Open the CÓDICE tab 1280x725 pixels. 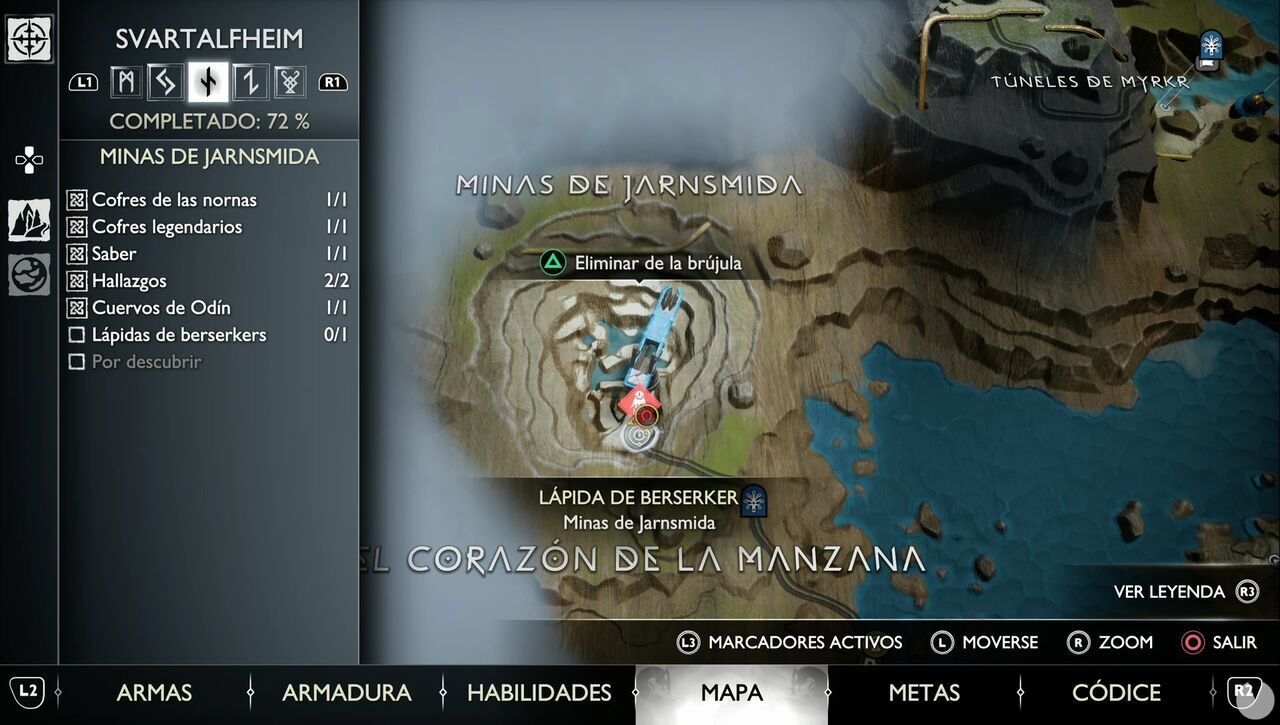[x=1117, y=692]
